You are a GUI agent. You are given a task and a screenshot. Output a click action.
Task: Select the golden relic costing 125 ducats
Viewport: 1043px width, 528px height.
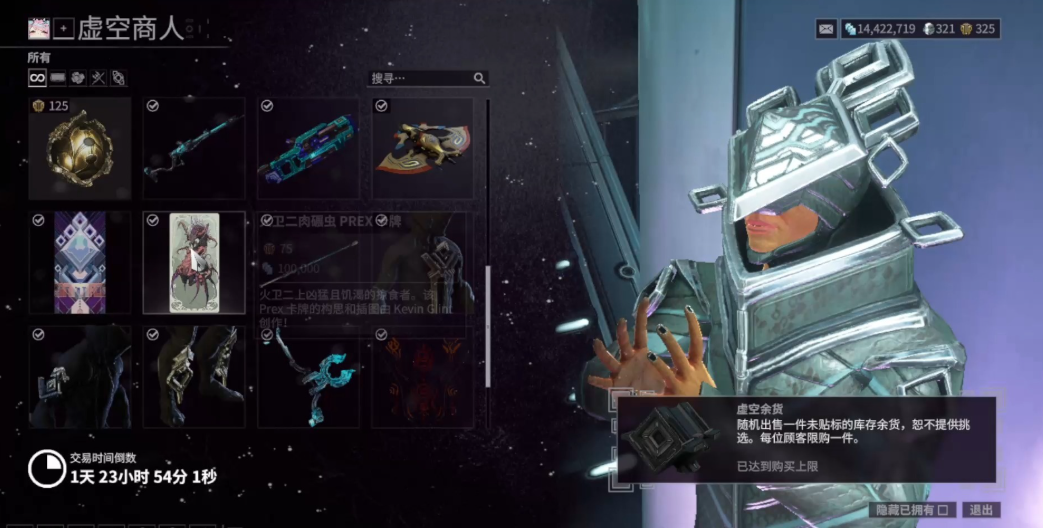(80, 148)
